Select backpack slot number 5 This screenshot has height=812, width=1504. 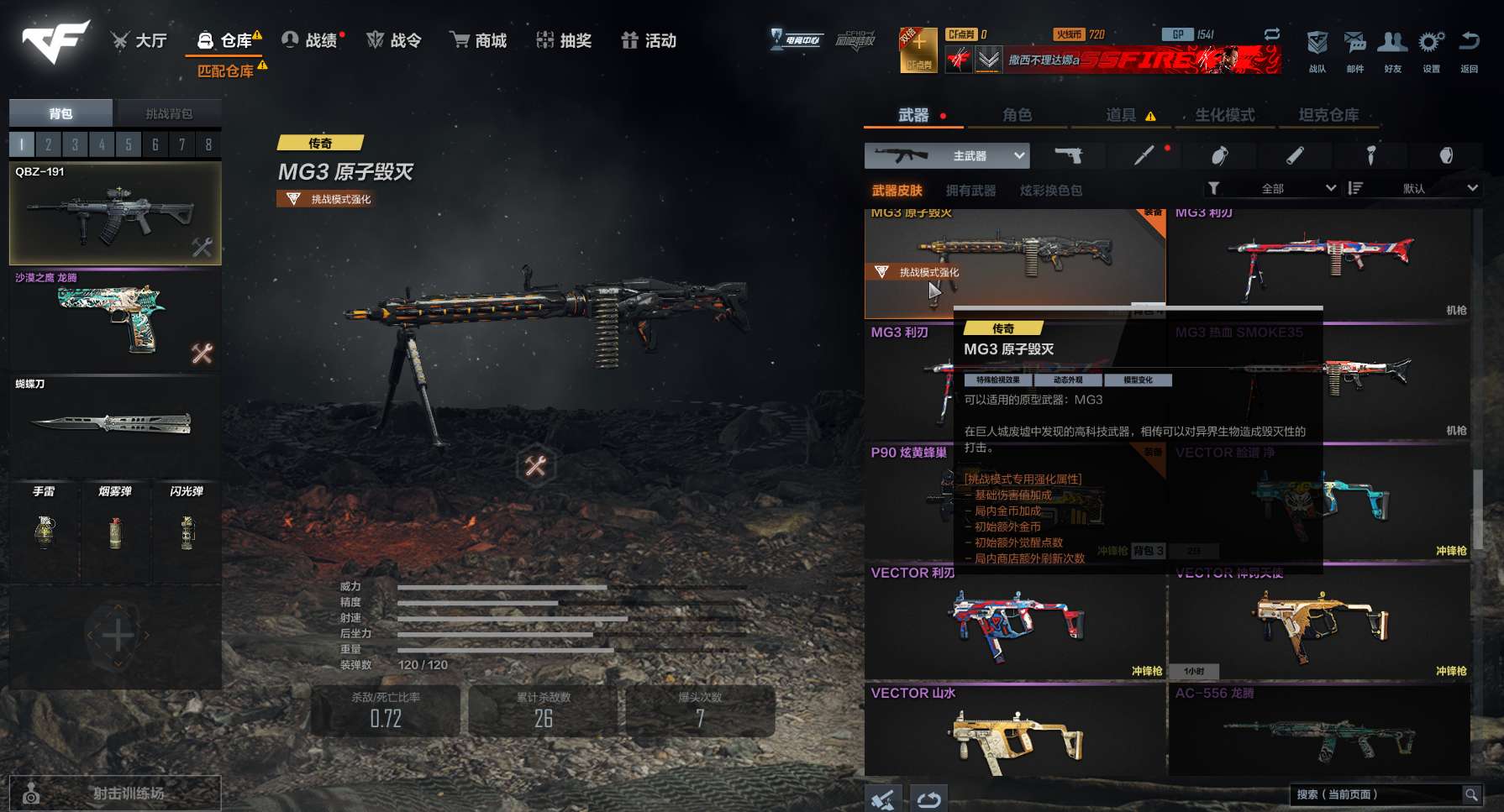pos(129,144)
